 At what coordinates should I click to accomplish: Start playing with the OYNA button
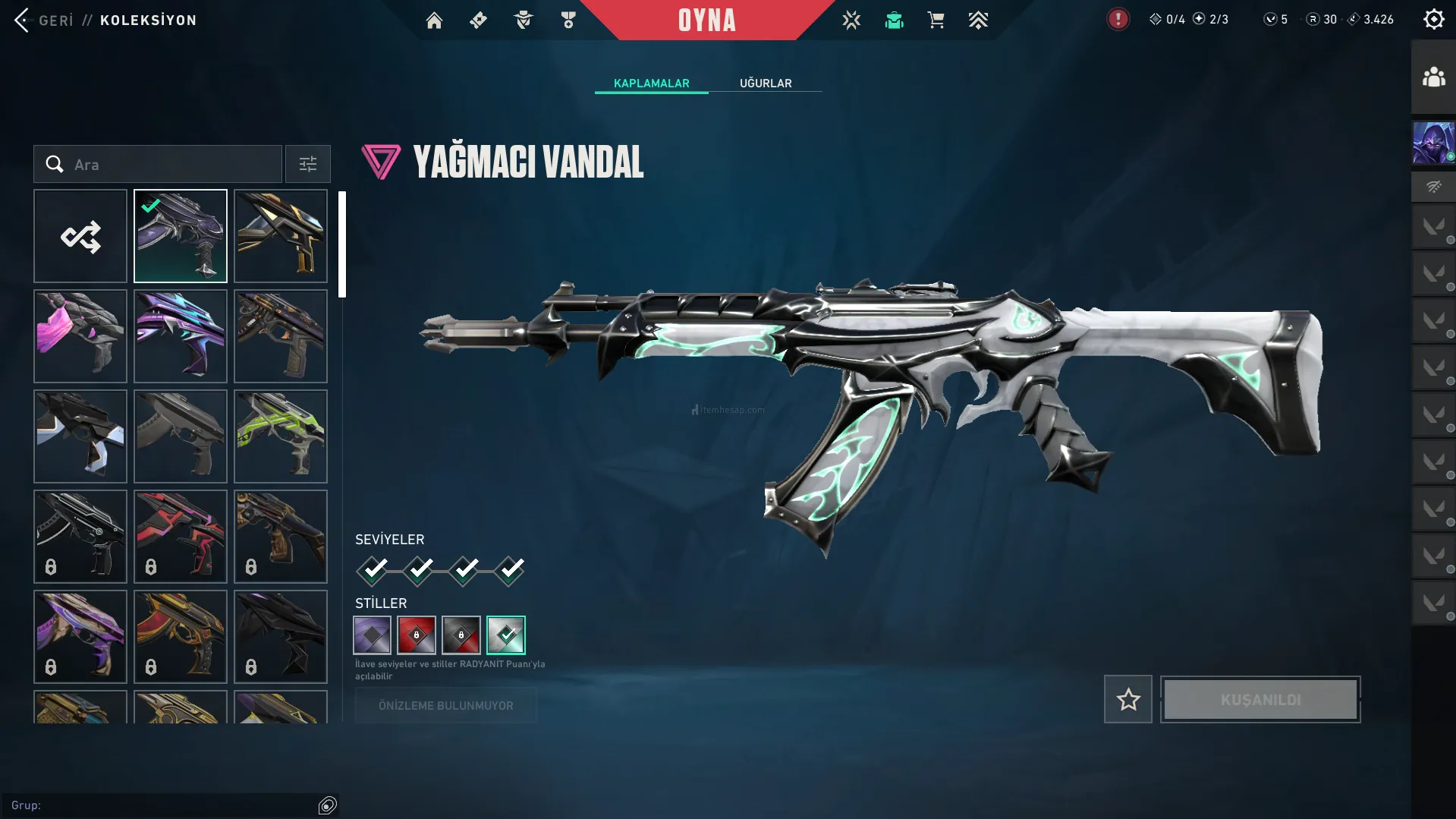pyautogui.click(x=706, y=20)
